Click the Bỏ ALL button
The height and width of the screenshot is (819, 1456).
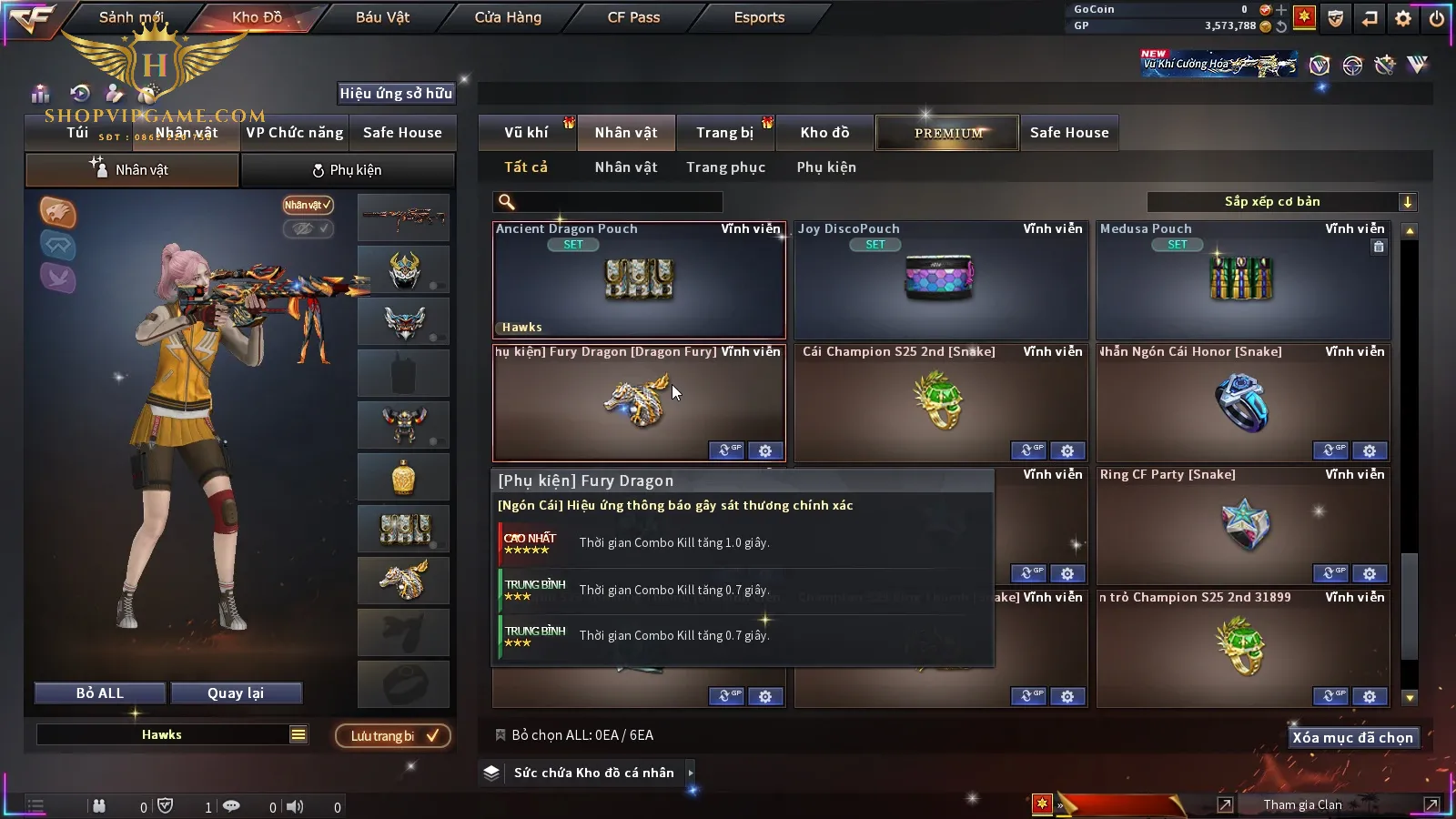(x=100, y=693)
